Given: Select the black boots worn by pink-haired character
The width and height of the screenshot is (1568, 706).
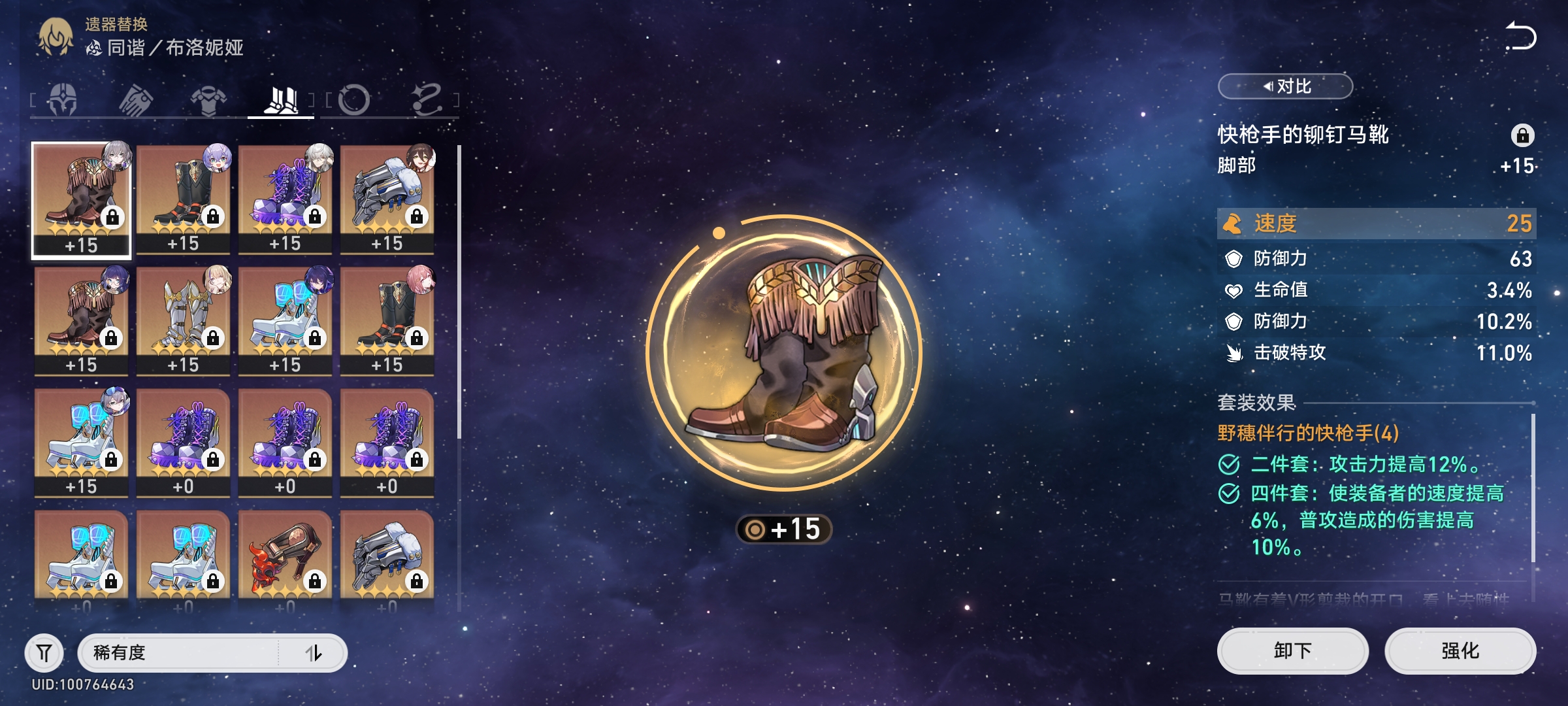Looking at the screenshot, I should 387,320.
